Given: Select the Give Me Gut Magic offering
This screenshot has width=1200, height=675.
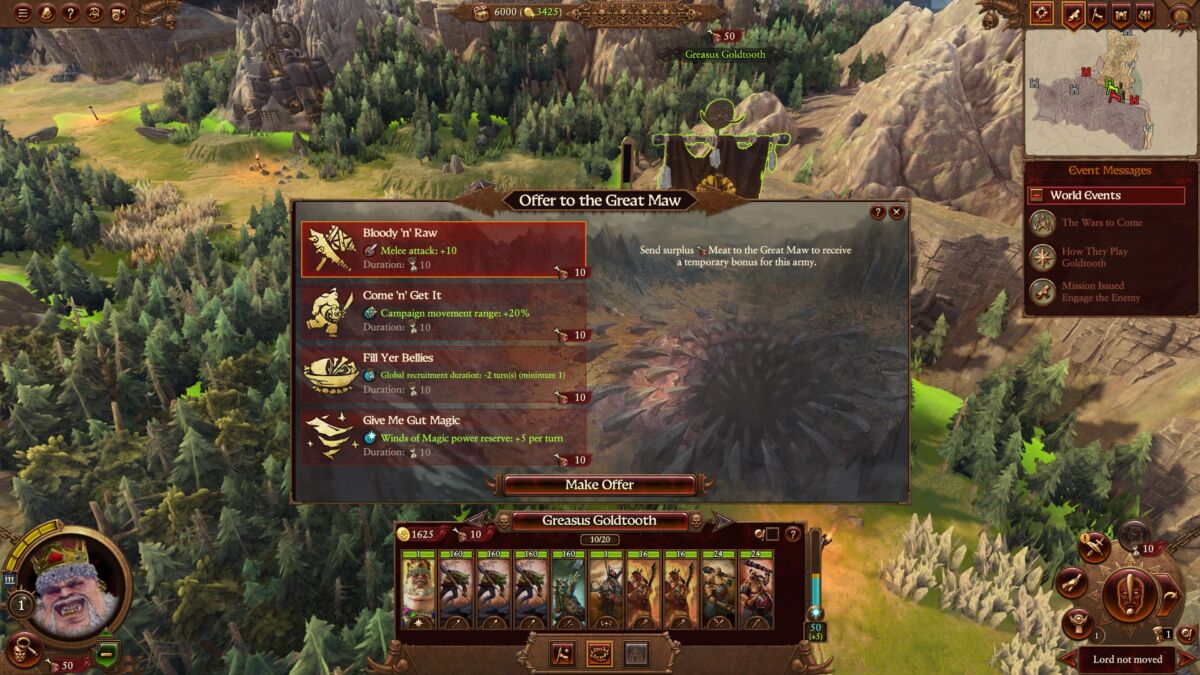Looking at the screenshot, I should click(443, 436).
